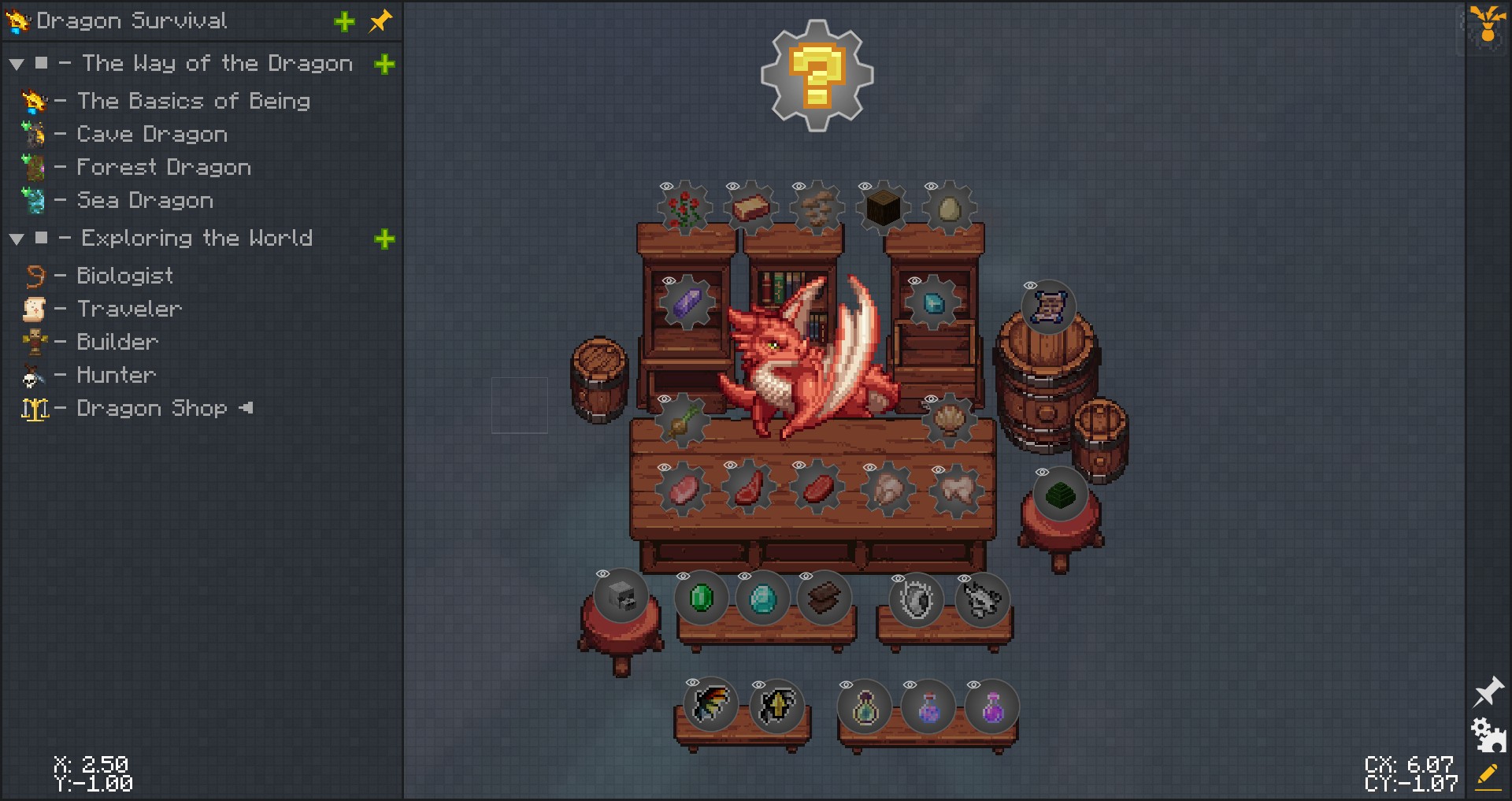Open the gears settings icon

[1488, 735]
